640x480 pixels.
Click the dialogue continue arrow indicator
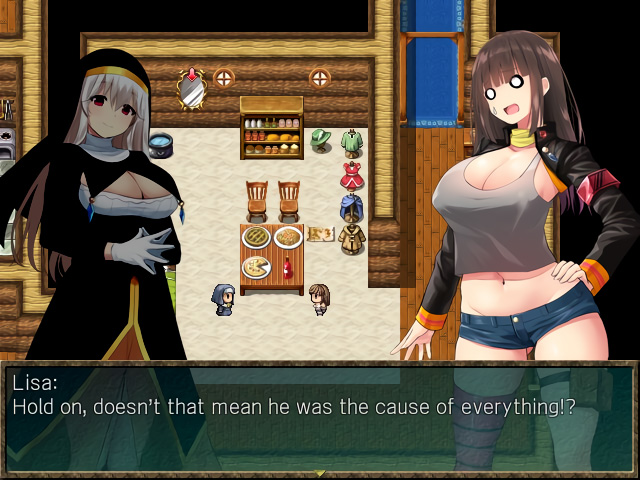pos(320,472)
